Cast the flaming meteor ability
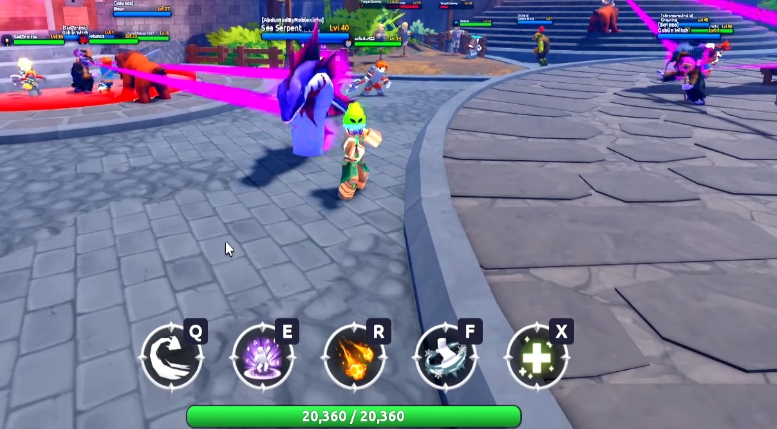 coord(354,357)
